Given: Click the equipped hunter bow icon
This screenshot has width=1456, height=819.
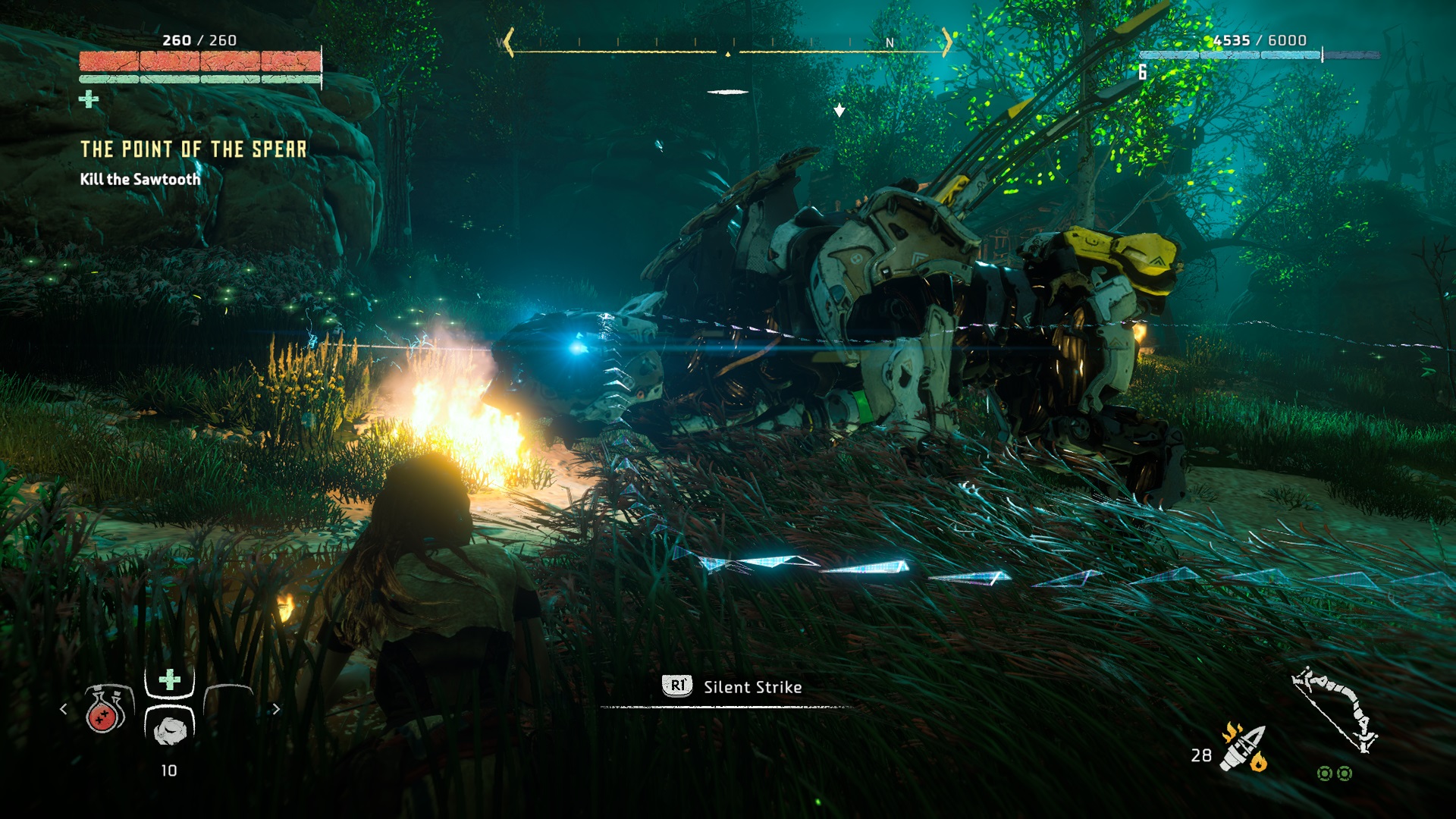Looking at the screenshot, I should [1336, 711].
